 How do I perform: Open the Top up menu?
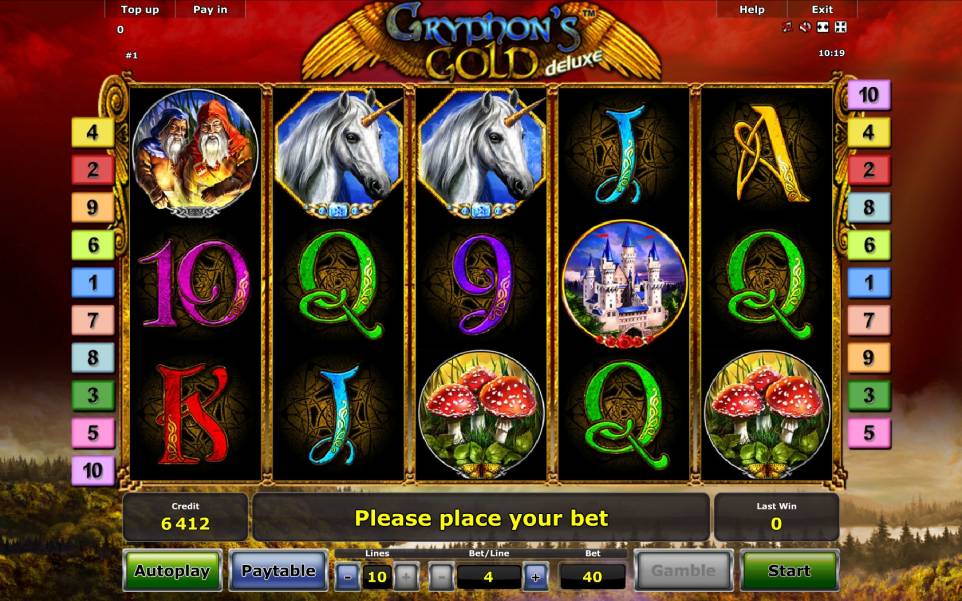point(140,10)
